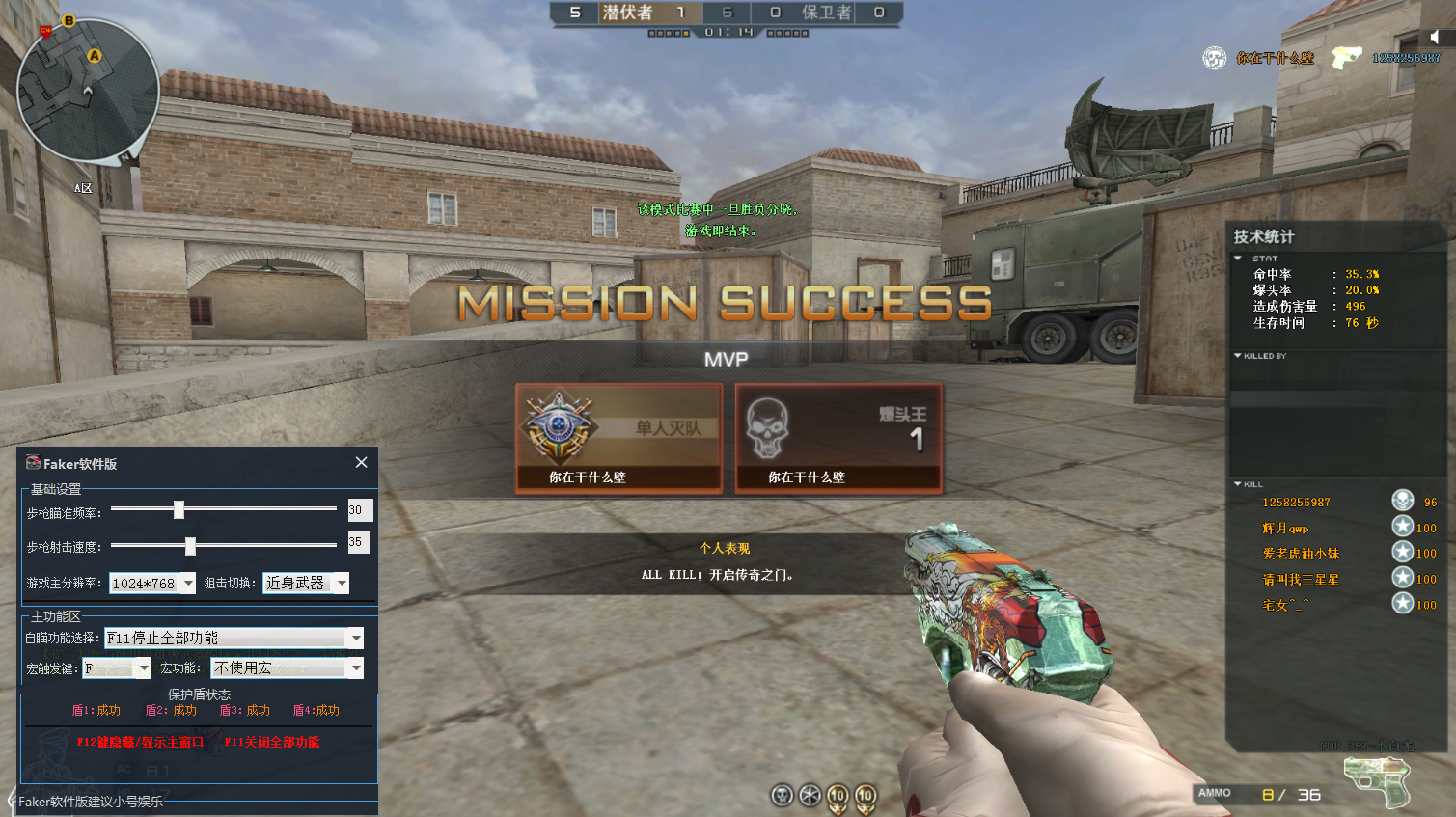The height and width of the screenshot is (817, 1456).
Task: Open the 宏功能 dropdown showing 不使用宏
Action: [x=356, y=667]
